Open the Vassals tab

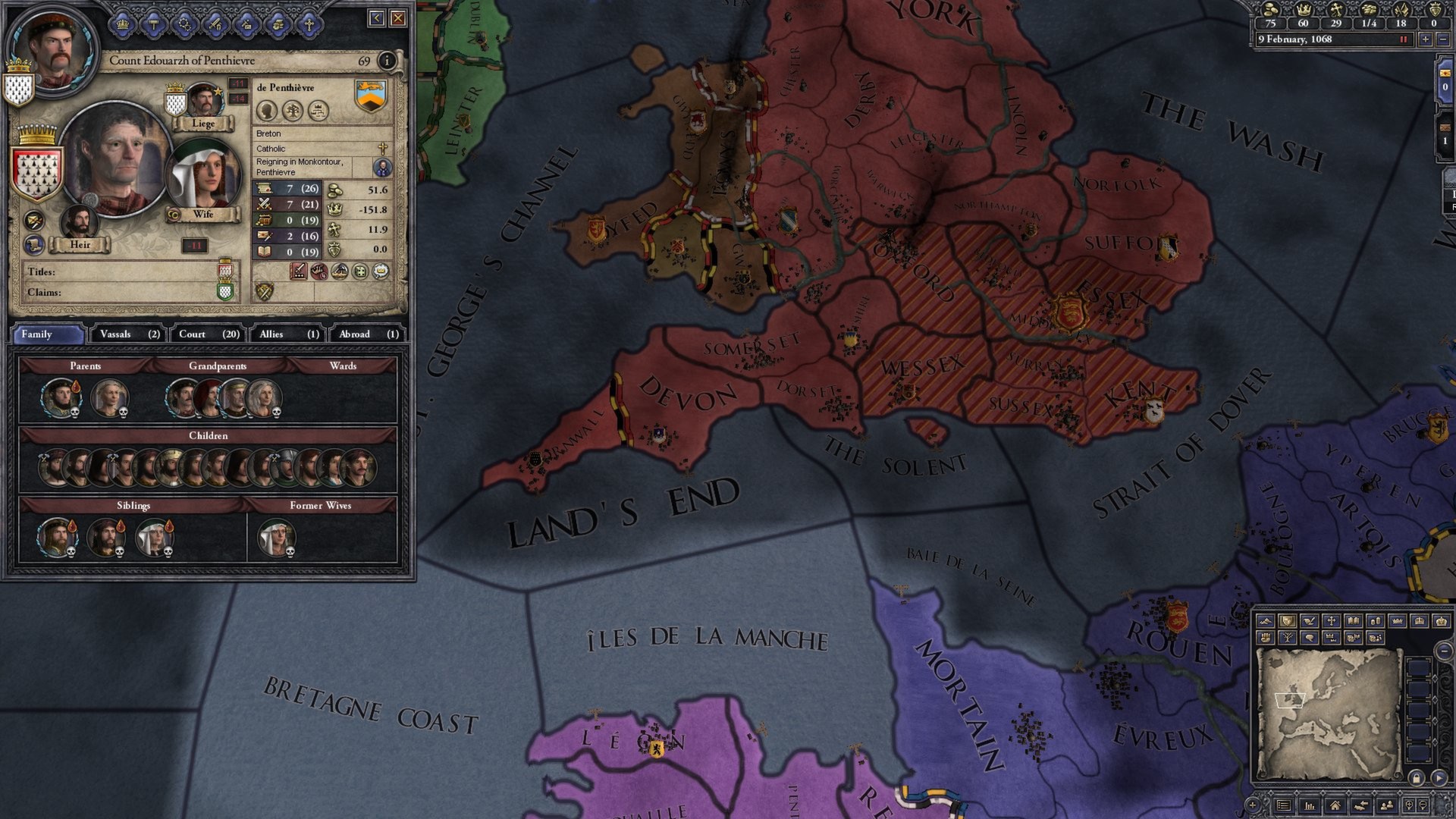[x=126, y=334]
